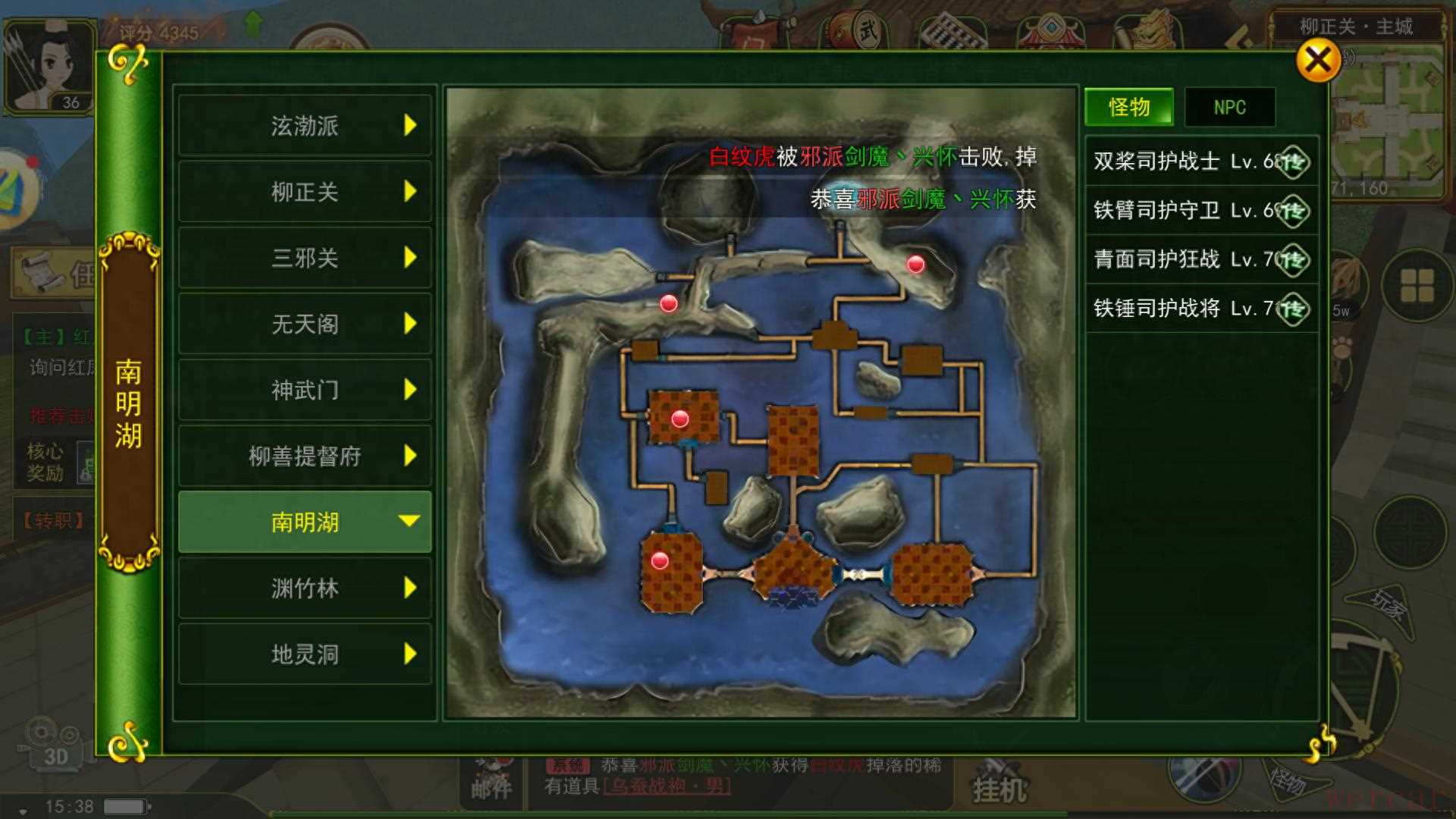Open the 柳正关 area entry
The image size is (1456, 819).
click(x=305, y=191)
